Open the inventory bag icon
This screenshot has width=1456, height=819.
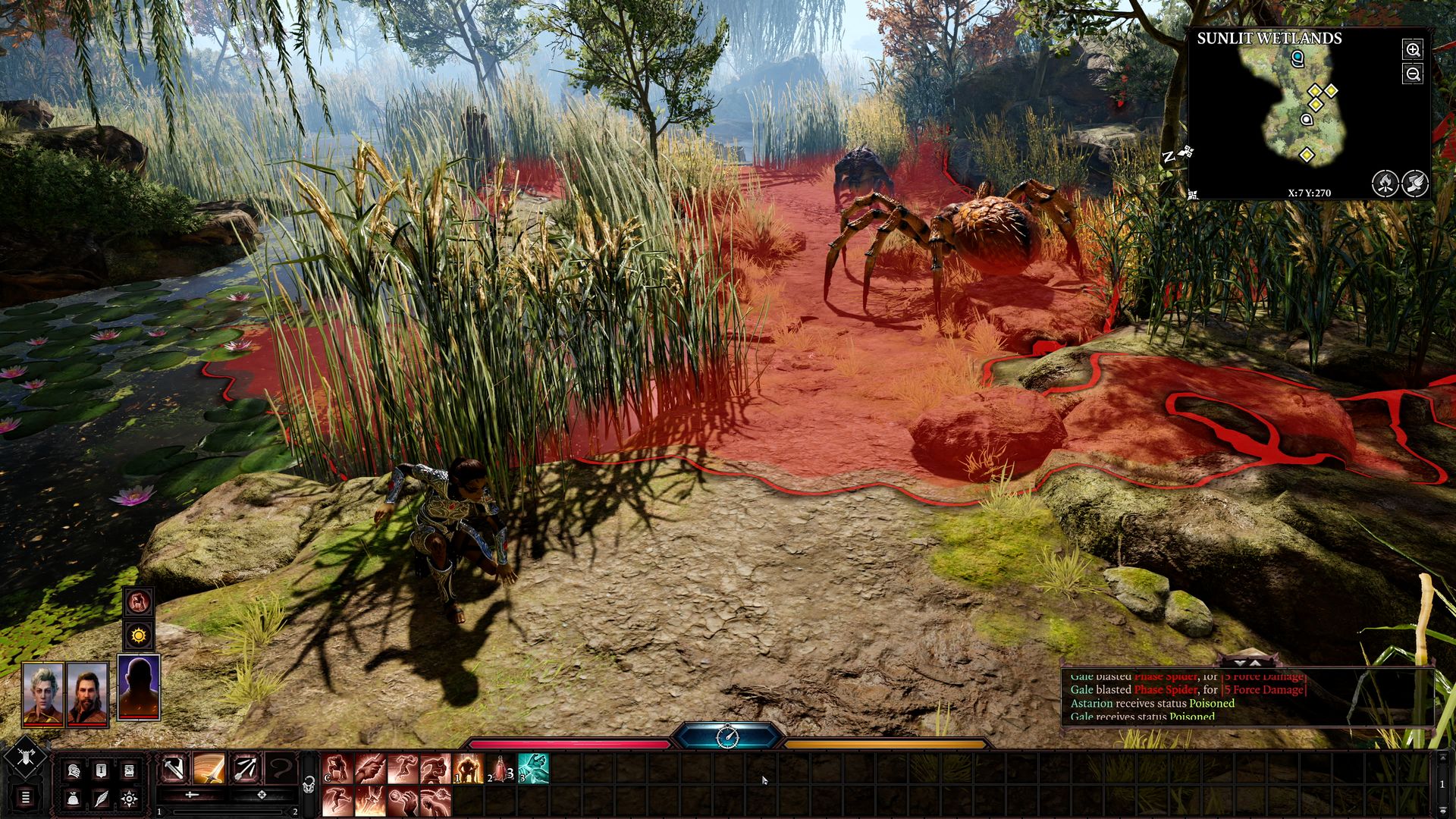pos(74,798)
